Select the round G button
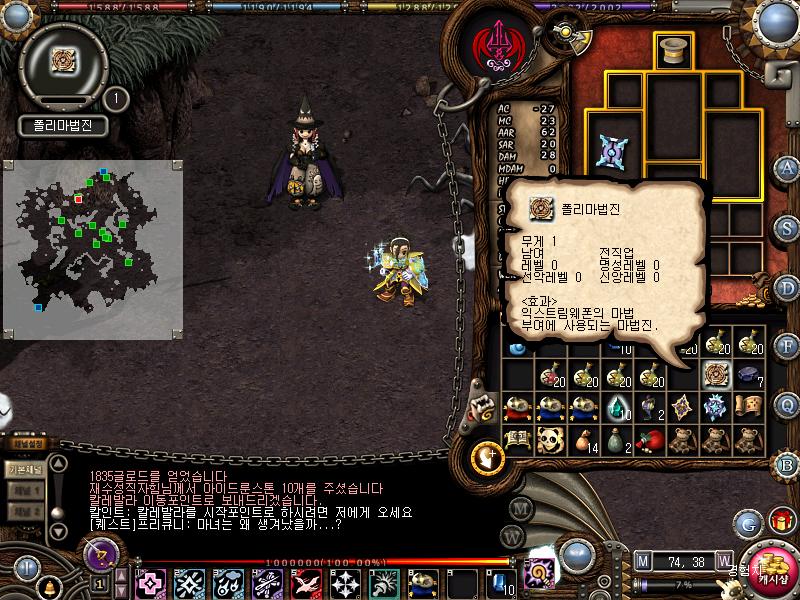The height and width of the screenshot is (600, 800). tap(747, 522)
